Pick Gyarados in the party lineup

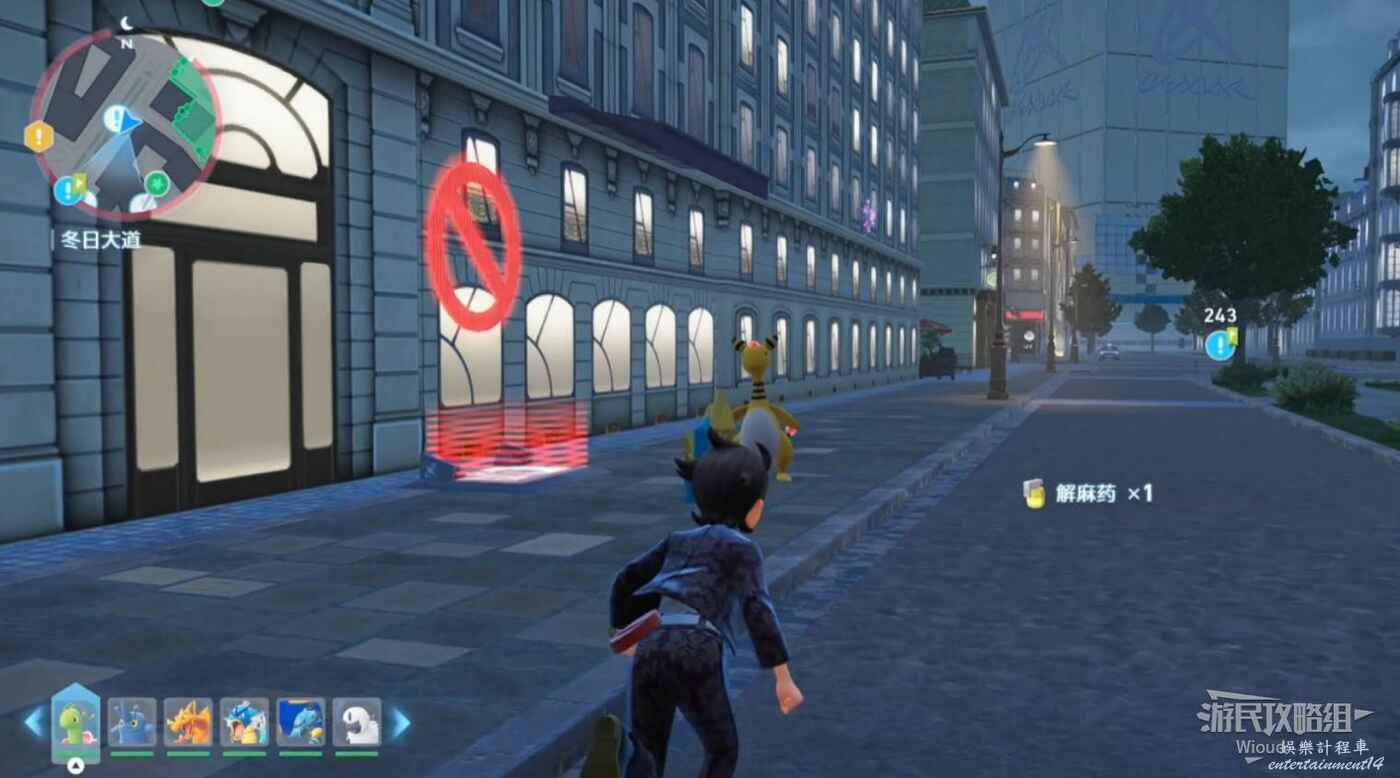[244, 722]
